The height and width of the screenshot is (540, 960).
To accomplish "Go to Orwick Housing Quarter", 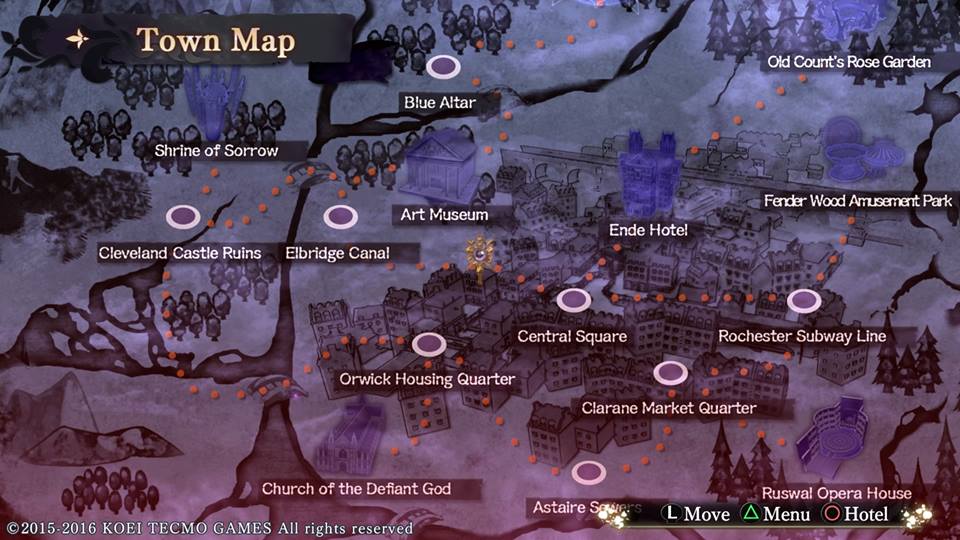I will [x=429, y=344].
